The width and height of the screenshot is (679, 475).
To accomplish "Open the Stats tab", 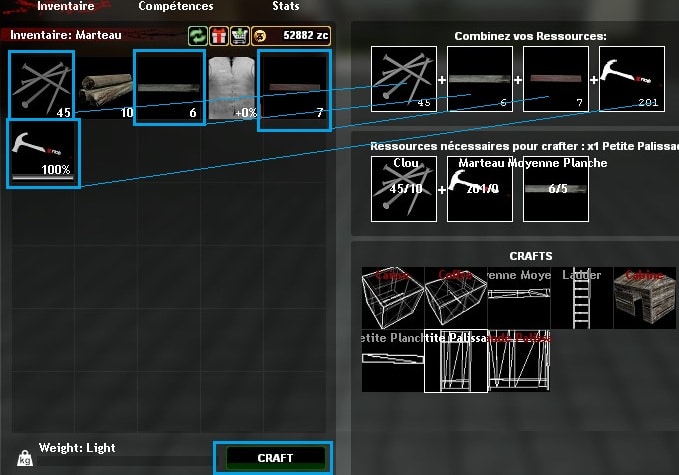I will 286,7.
